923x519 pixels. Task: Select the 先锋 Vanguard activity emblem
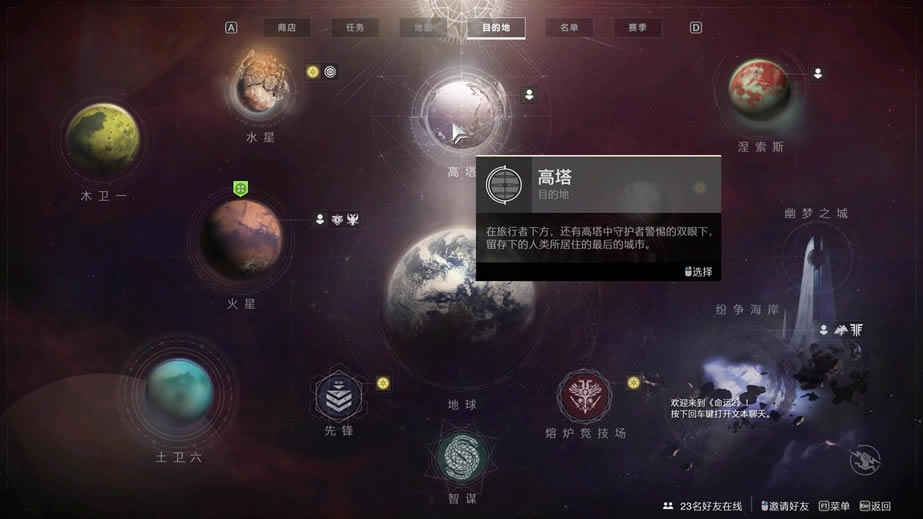tap(339, 398)
